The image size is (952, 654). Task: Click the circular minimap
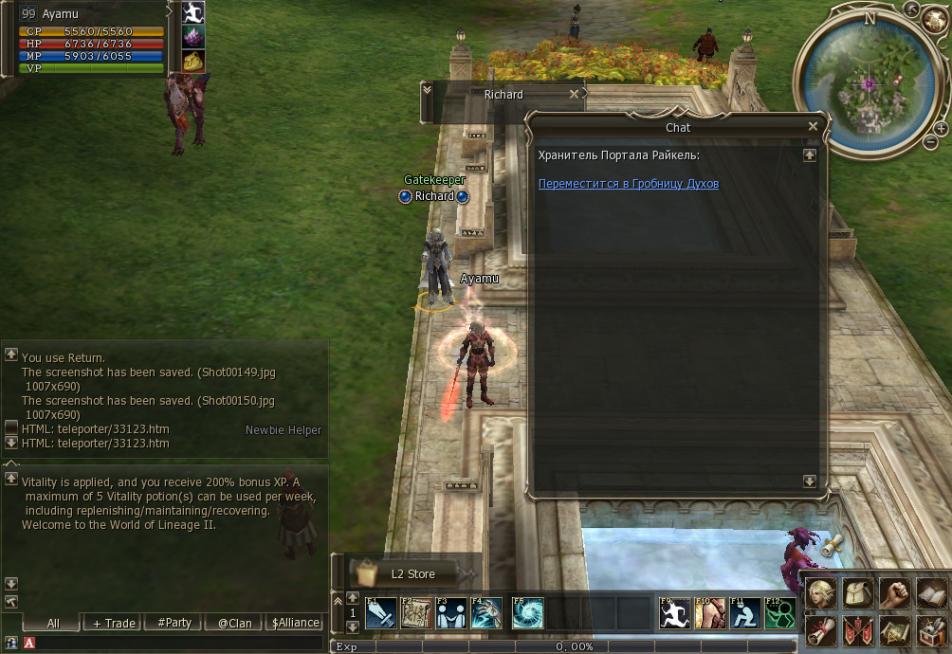click(x=865, y=85)
